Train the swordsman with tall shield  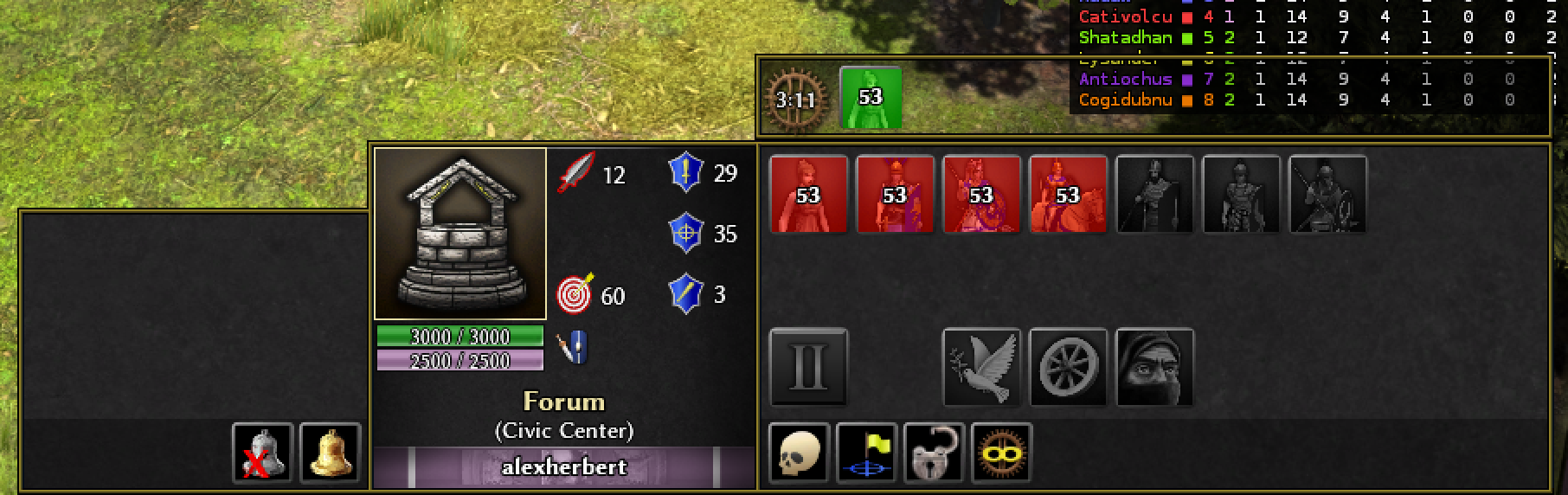(895, 195)
